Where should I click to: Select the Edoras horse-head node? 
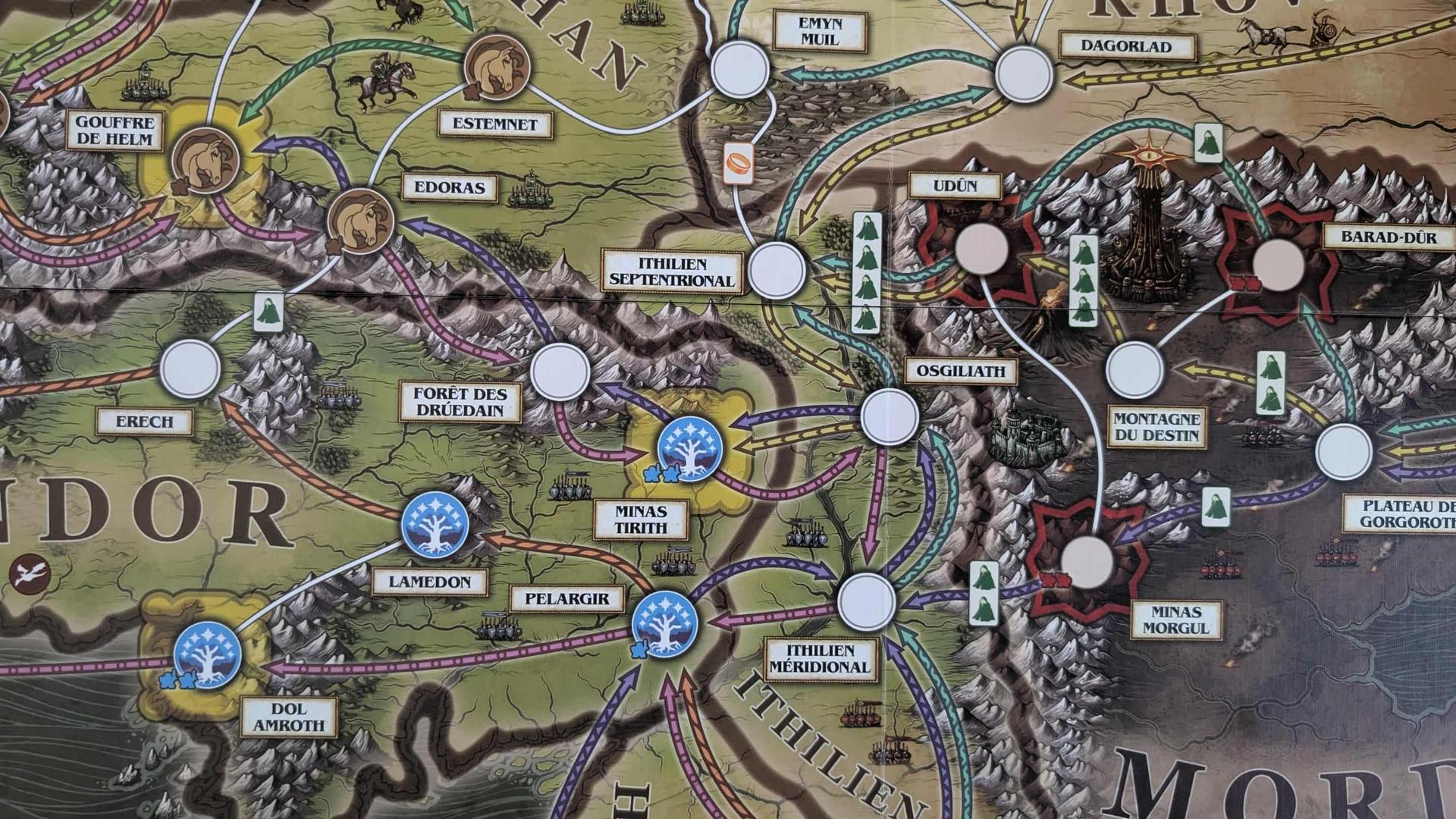[360, 220]
